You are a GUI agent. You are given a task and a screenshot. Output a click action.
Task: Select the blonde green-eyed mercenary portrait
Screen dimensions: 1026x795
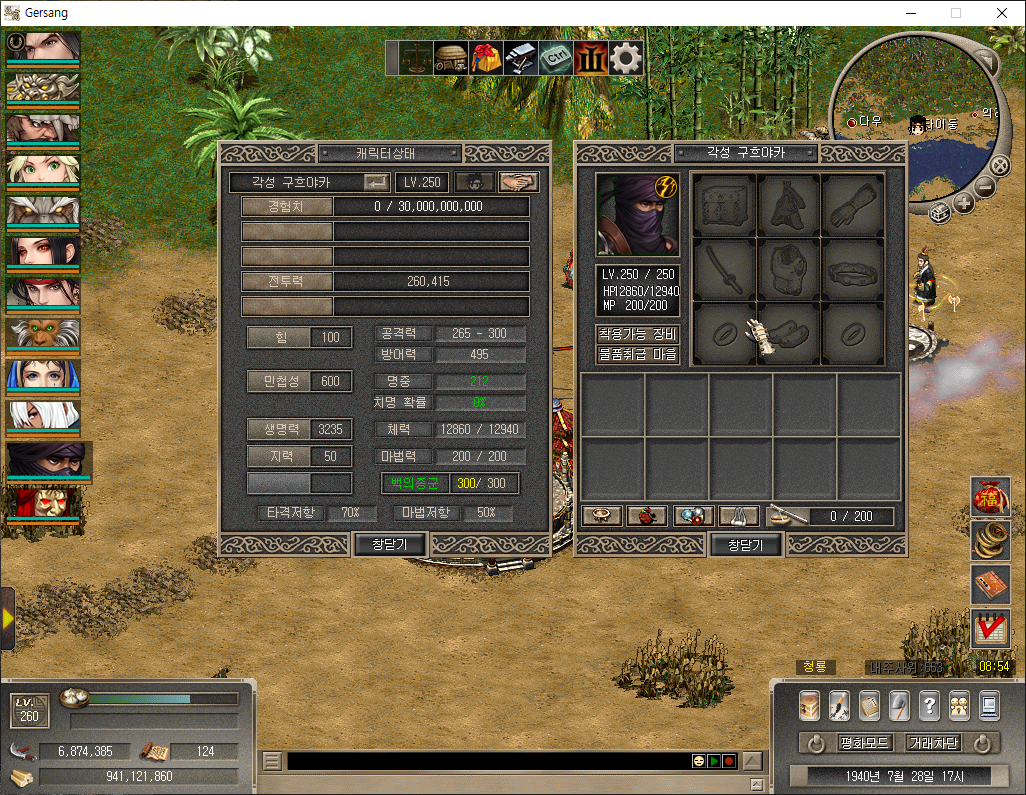click(43, 169)
